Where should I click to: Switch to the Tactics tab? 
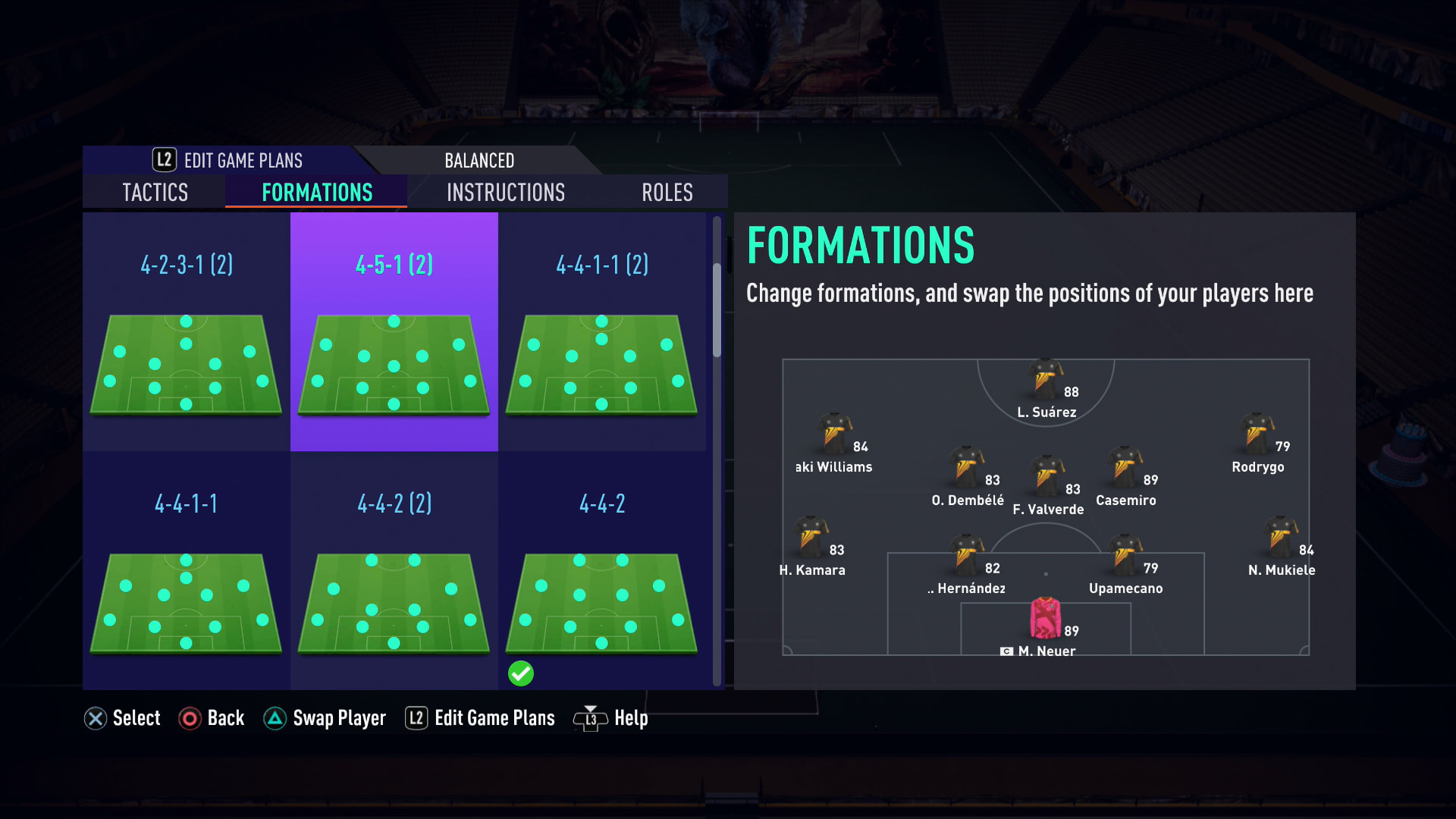coord(155,193)
